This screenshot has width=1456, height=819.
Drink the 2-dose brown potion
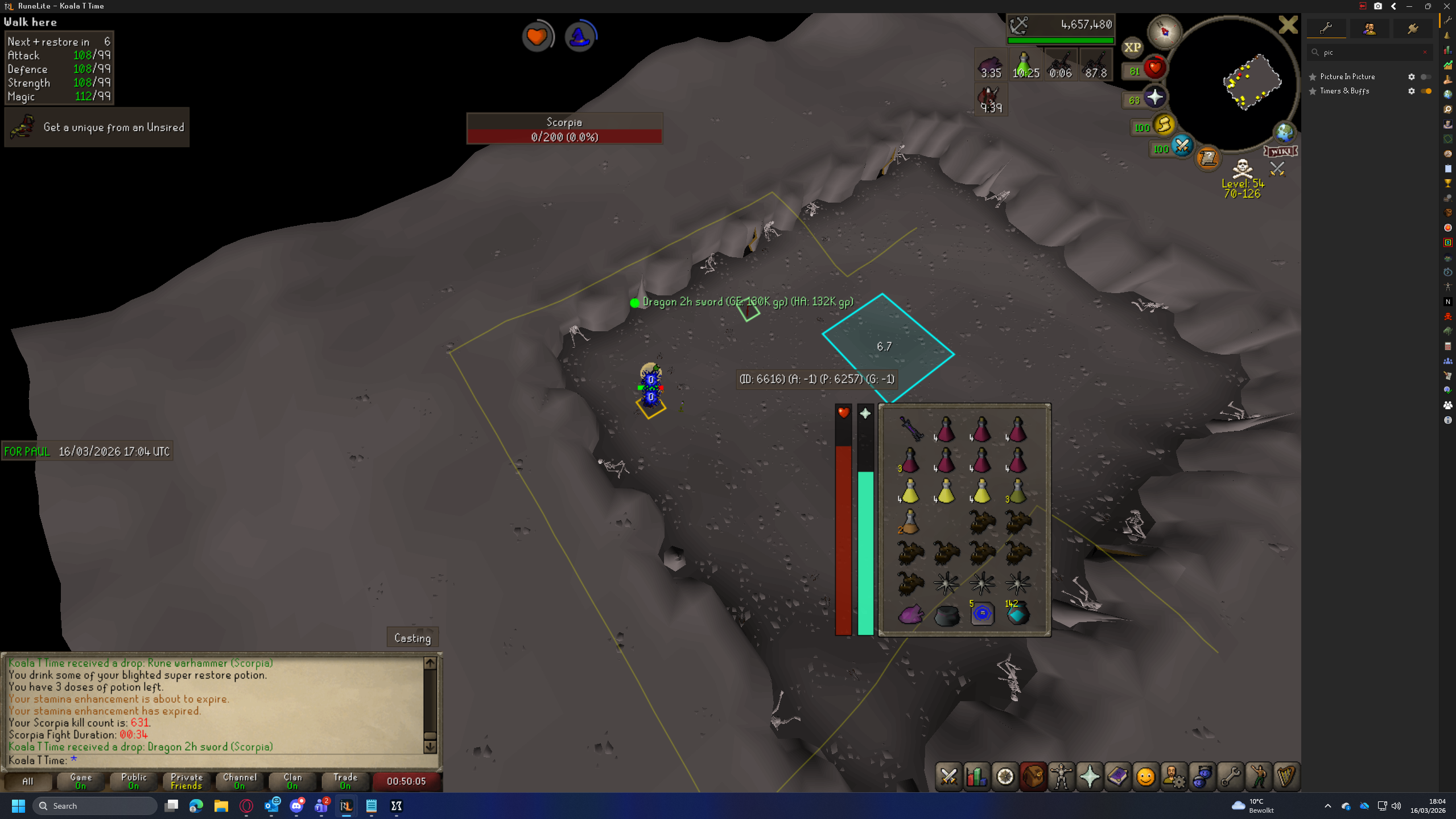click(909, 522)
